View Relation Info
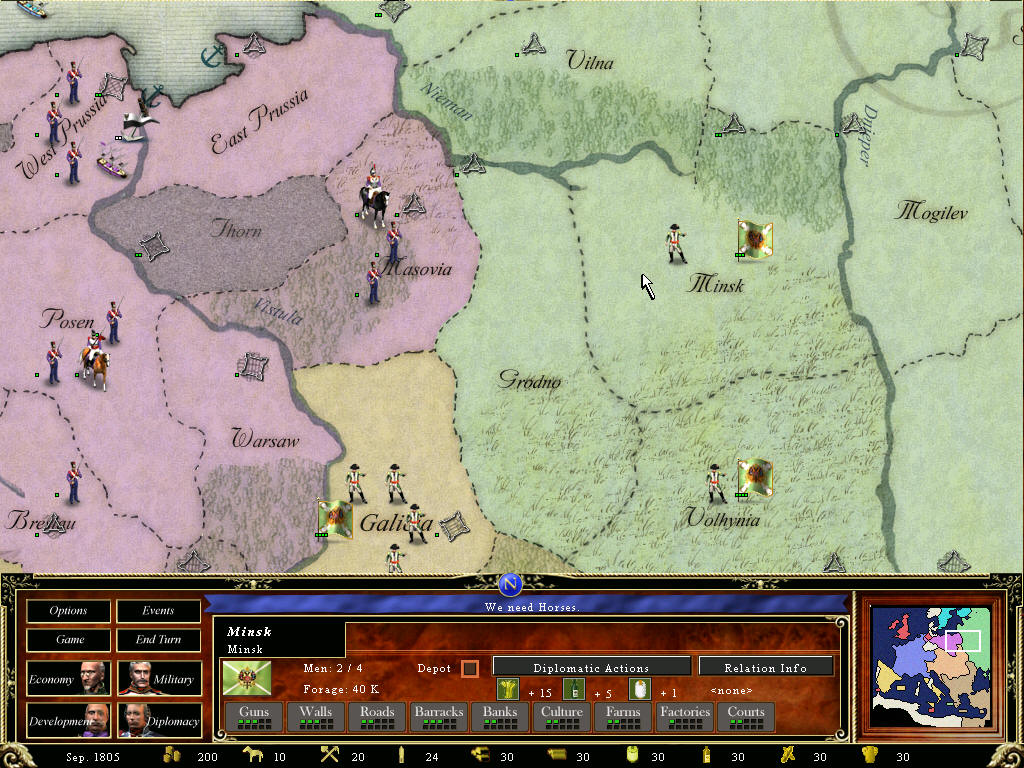 [766, 667]
